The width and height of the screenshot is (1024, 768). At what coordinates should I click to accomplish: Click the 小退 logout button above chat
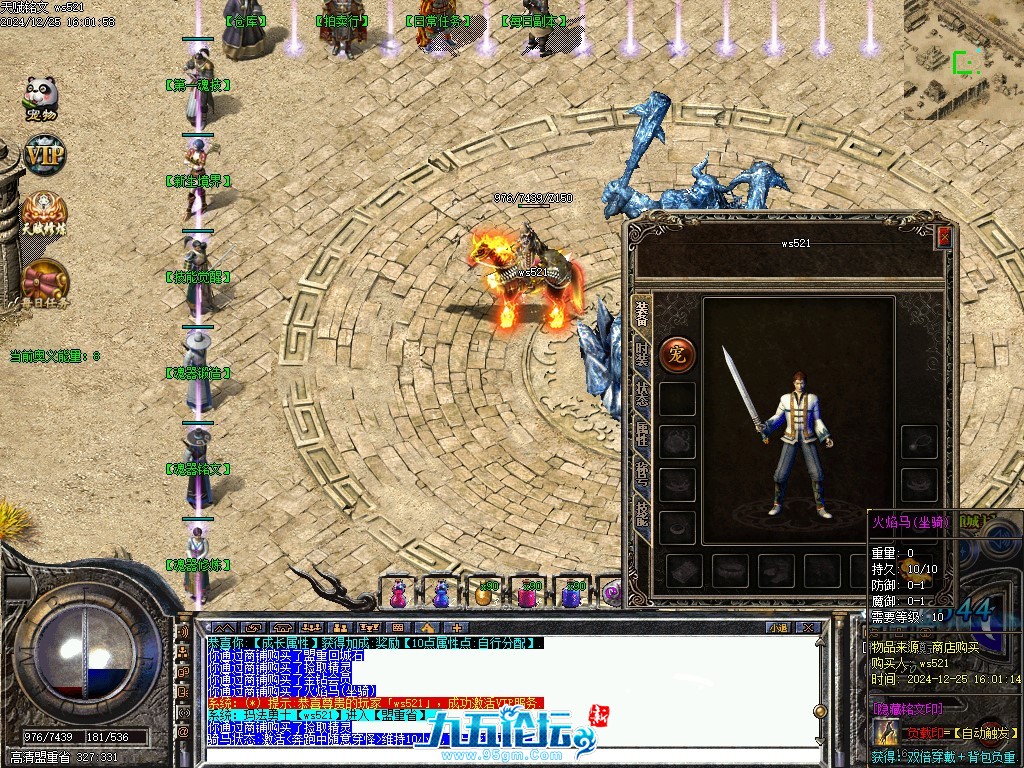point(777,628)
